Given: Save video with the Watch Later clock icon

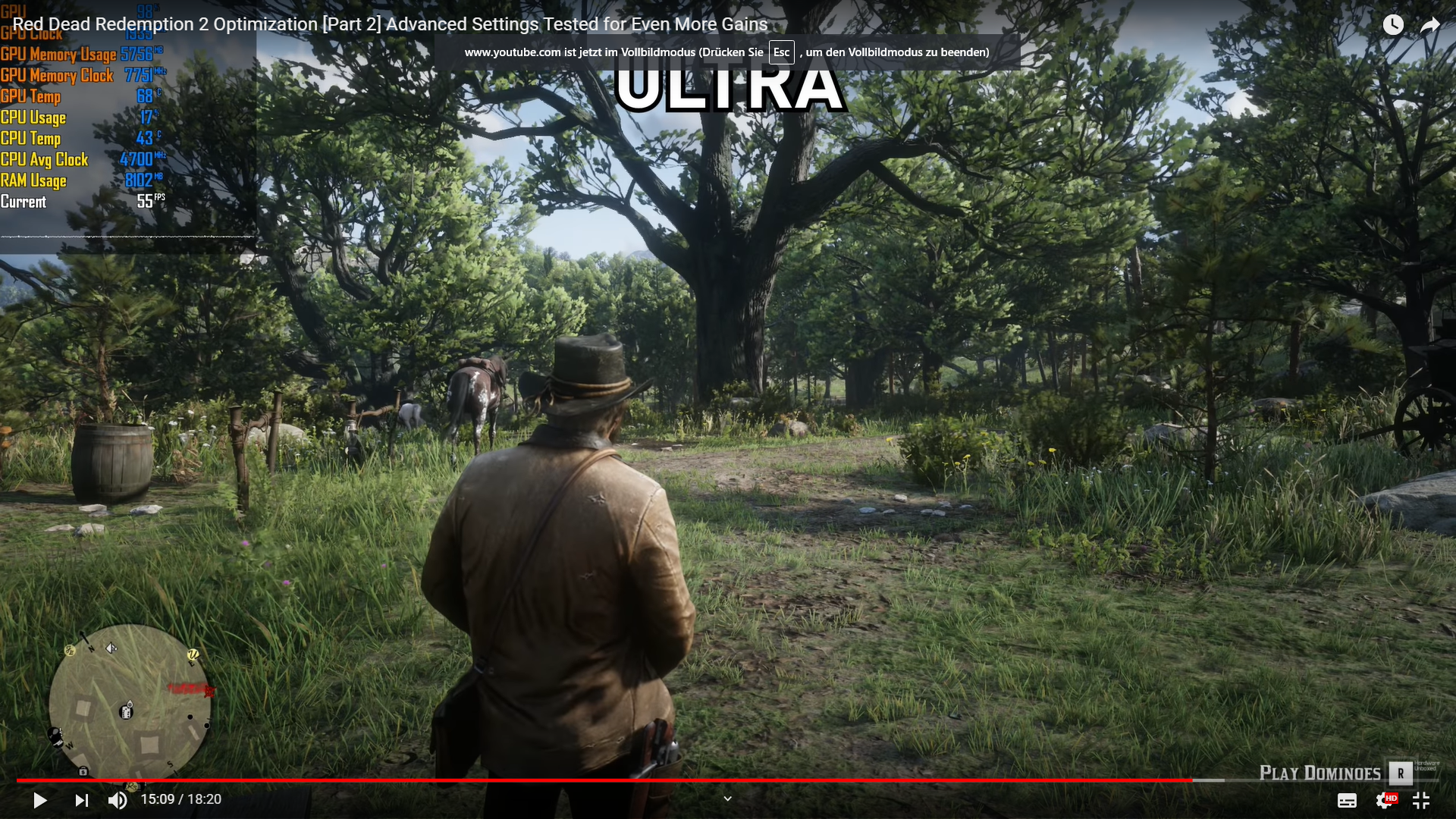Looking at the screenshot, I should click(1394, 24).
